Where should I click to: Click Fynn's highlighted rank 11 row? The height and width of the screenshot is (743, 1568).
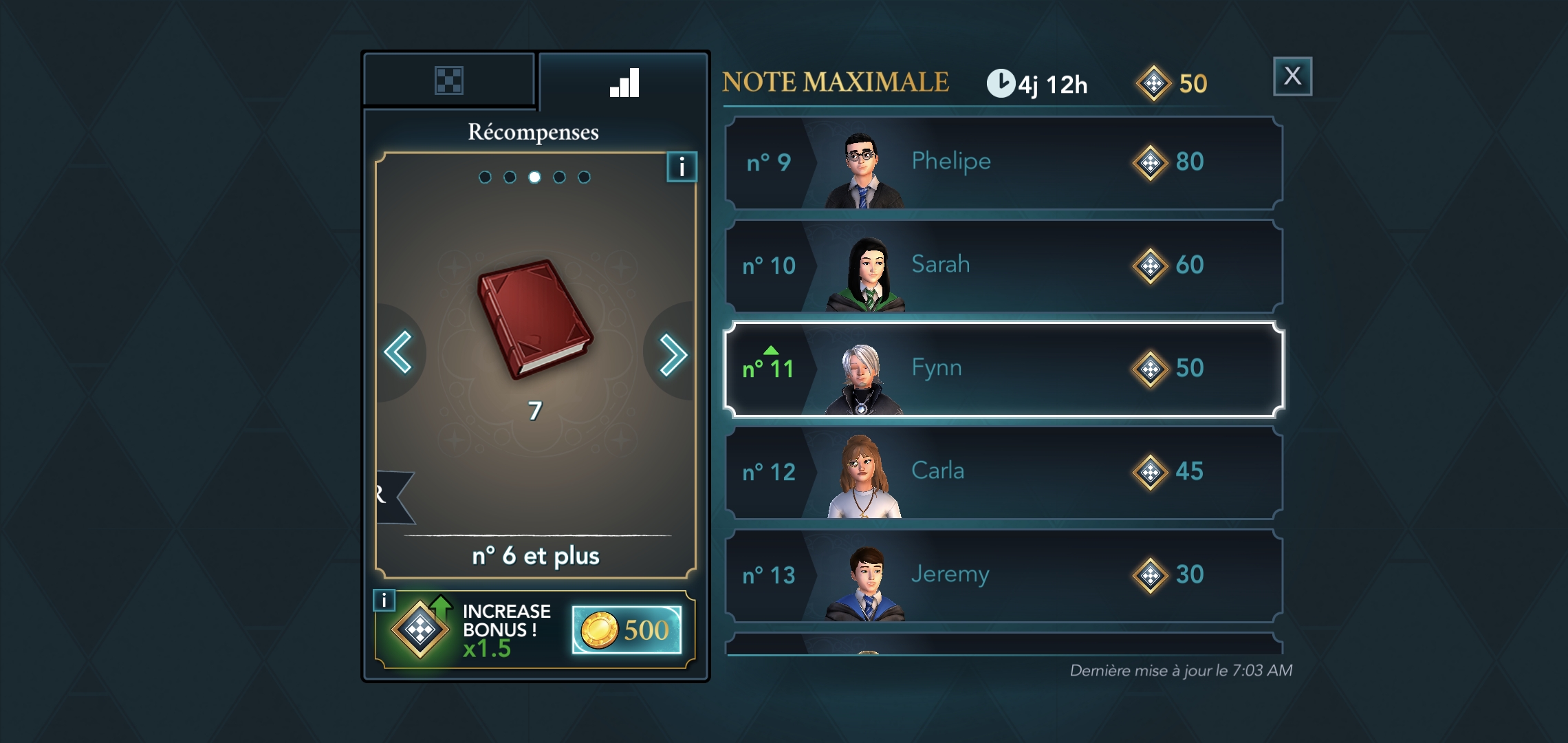tap(1003, 369)
